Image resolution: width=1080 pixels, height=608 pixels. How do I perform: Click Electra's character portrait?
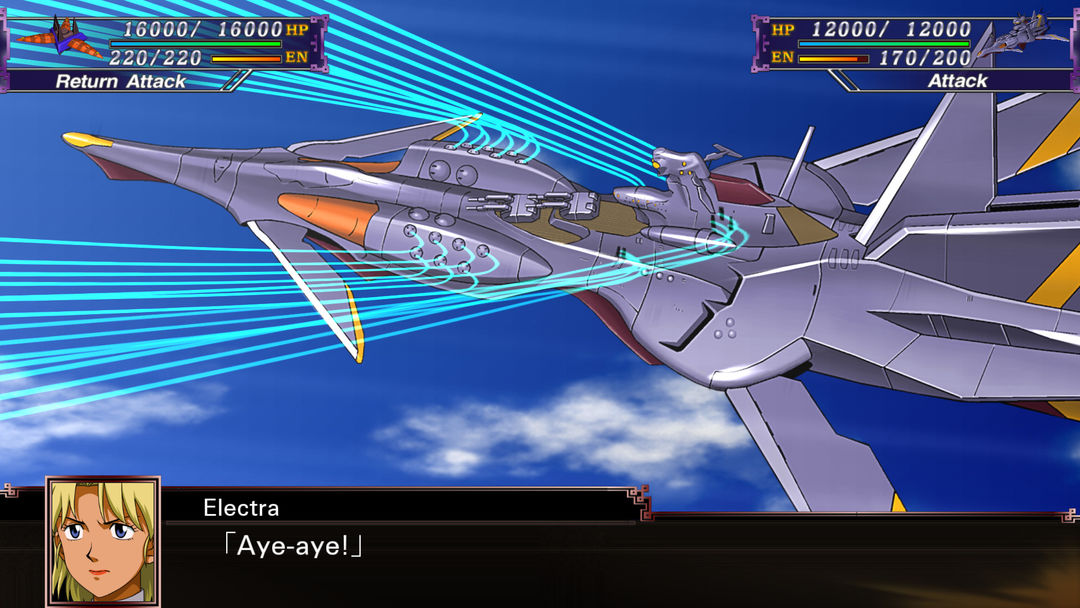[x=102, y=542]
